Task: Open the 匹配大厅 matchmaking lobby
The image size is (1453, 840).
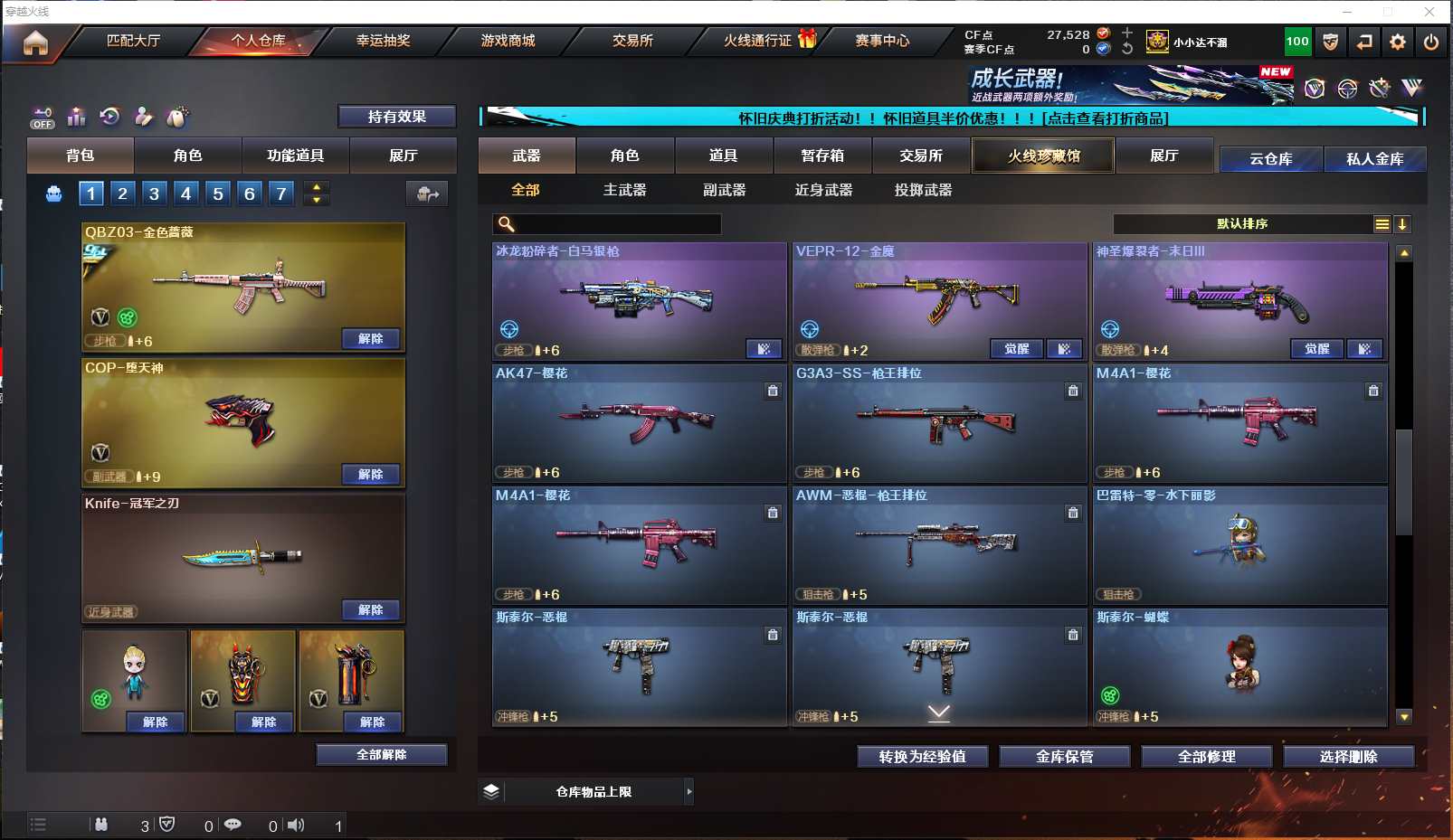Action: tap(133, 41)
